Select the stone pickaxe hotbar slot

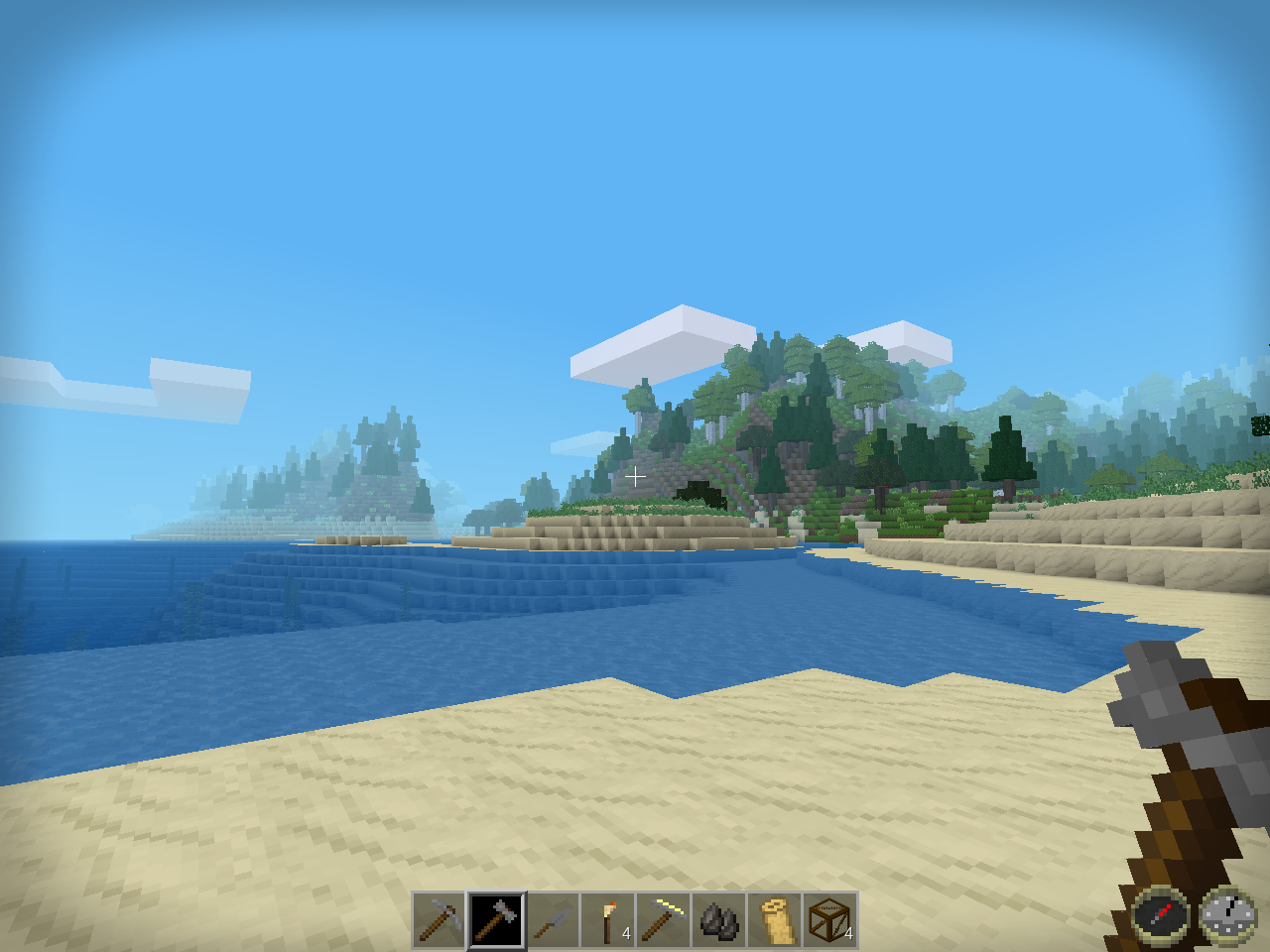[440, 920]
